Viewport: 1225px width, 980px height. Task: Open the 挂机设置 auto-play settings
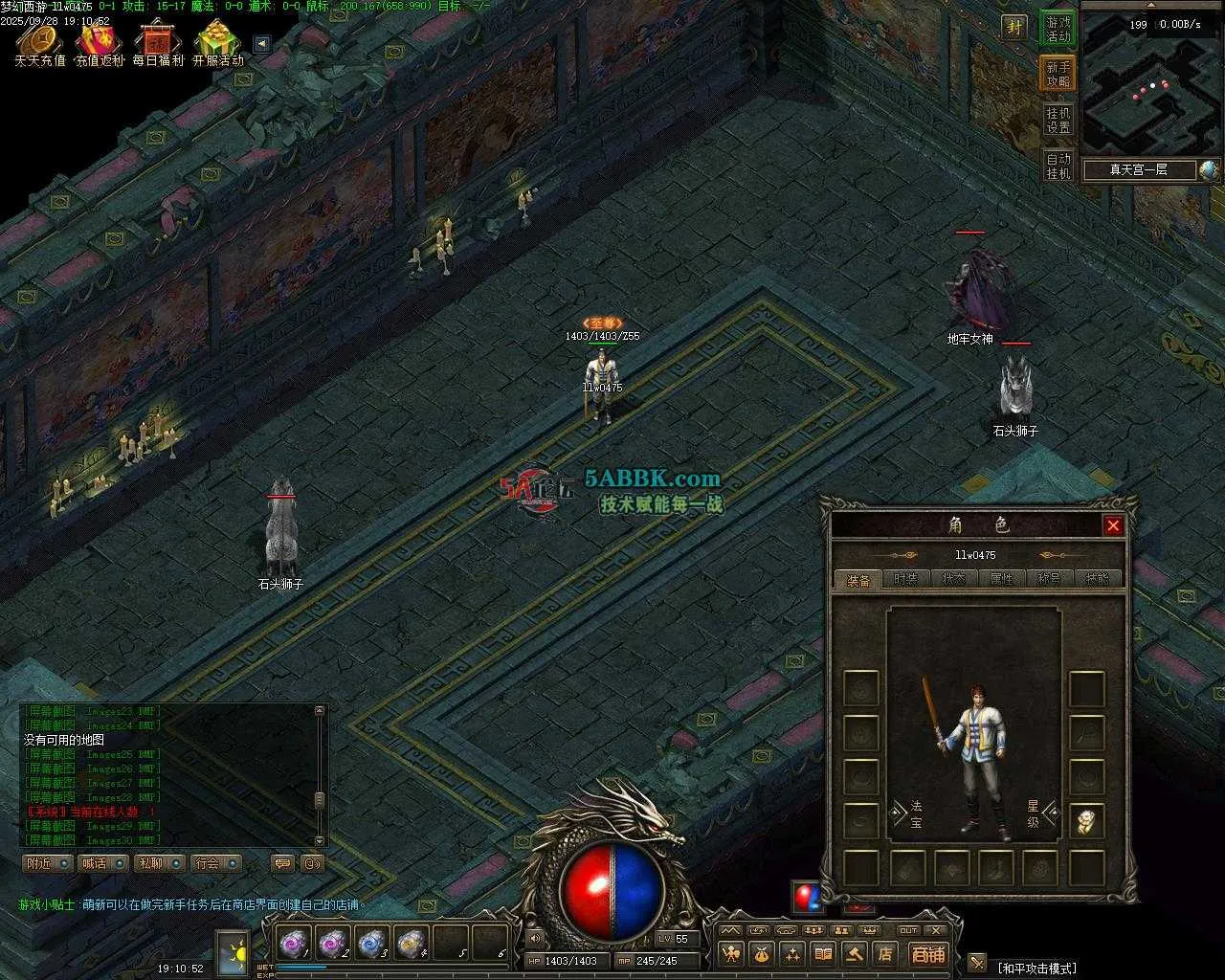point(1058,120)
